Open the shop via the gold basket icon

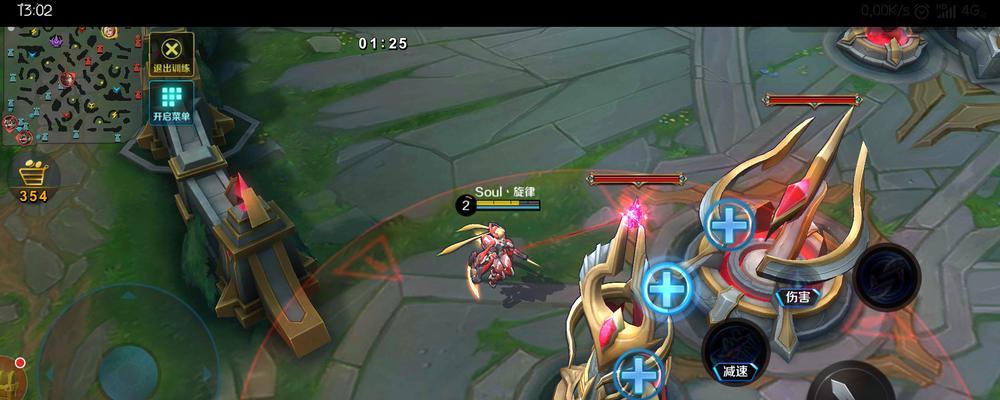(x=34, y=178)
